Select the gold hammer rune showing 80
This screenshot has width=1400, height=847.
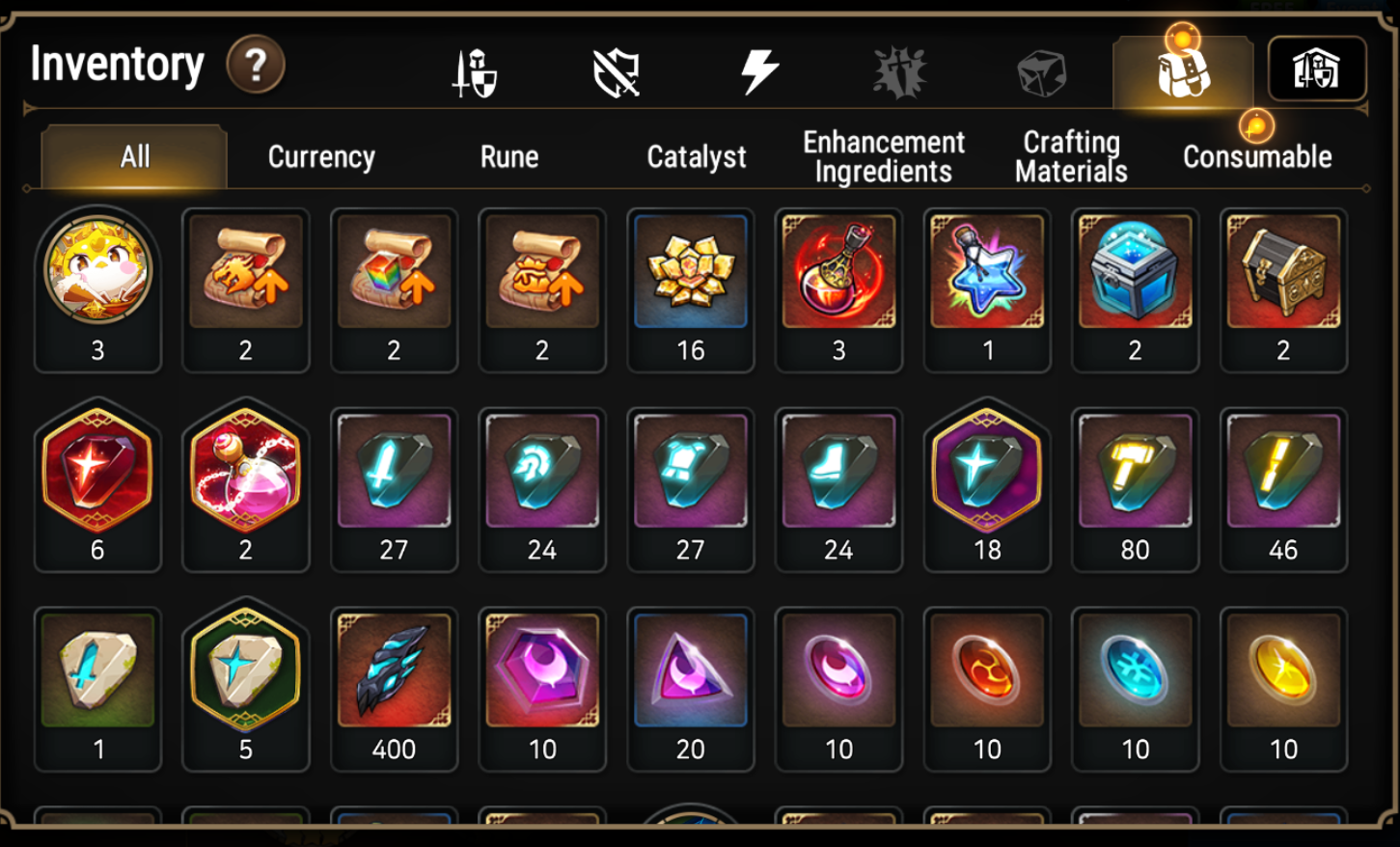[x=1135, y=470]
